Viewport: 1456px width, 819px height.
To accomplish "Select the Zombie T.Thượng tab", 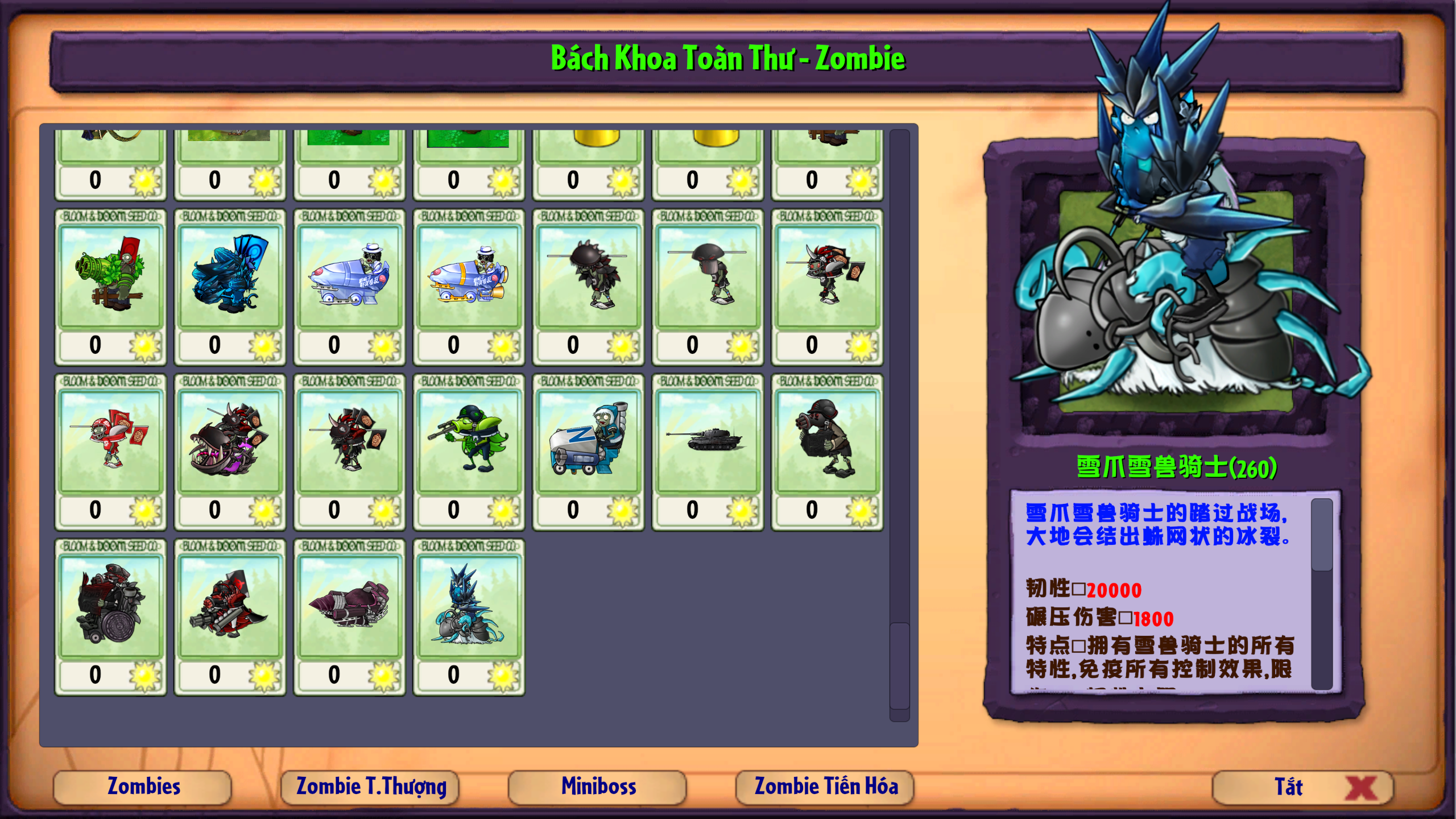I will (371, 787).
